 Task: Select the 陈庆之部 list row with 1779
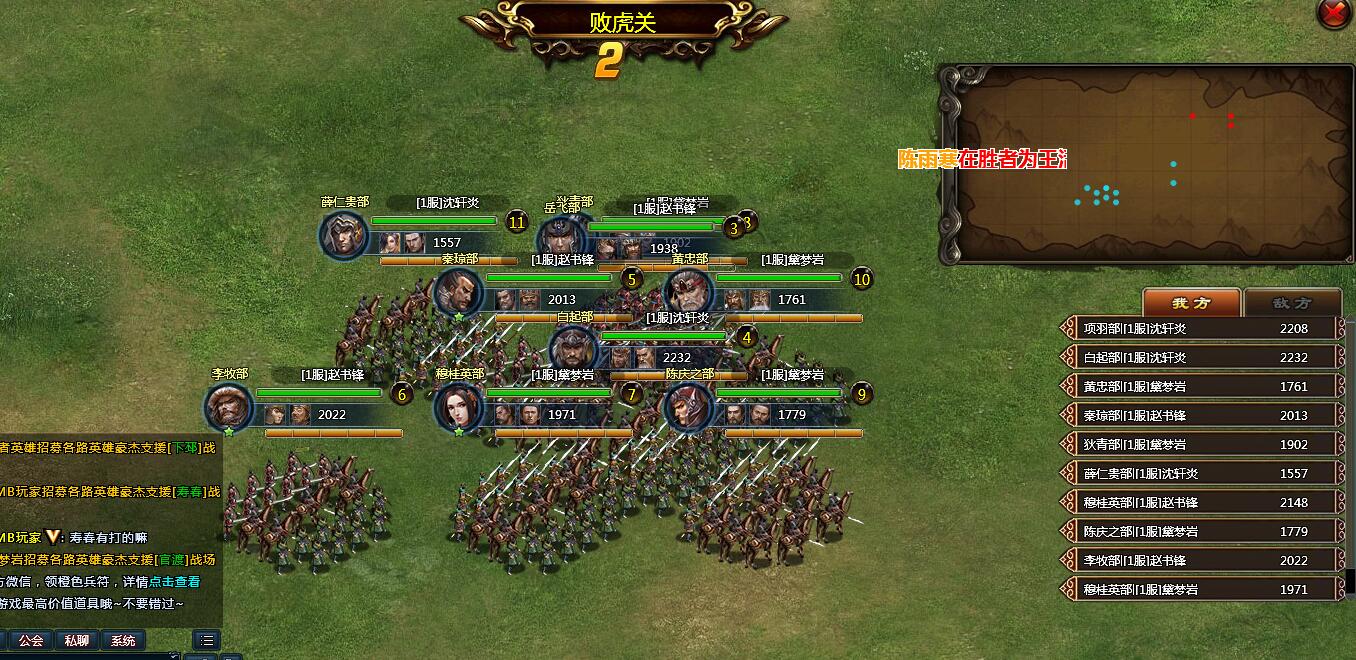click(x=1201, y=531)
